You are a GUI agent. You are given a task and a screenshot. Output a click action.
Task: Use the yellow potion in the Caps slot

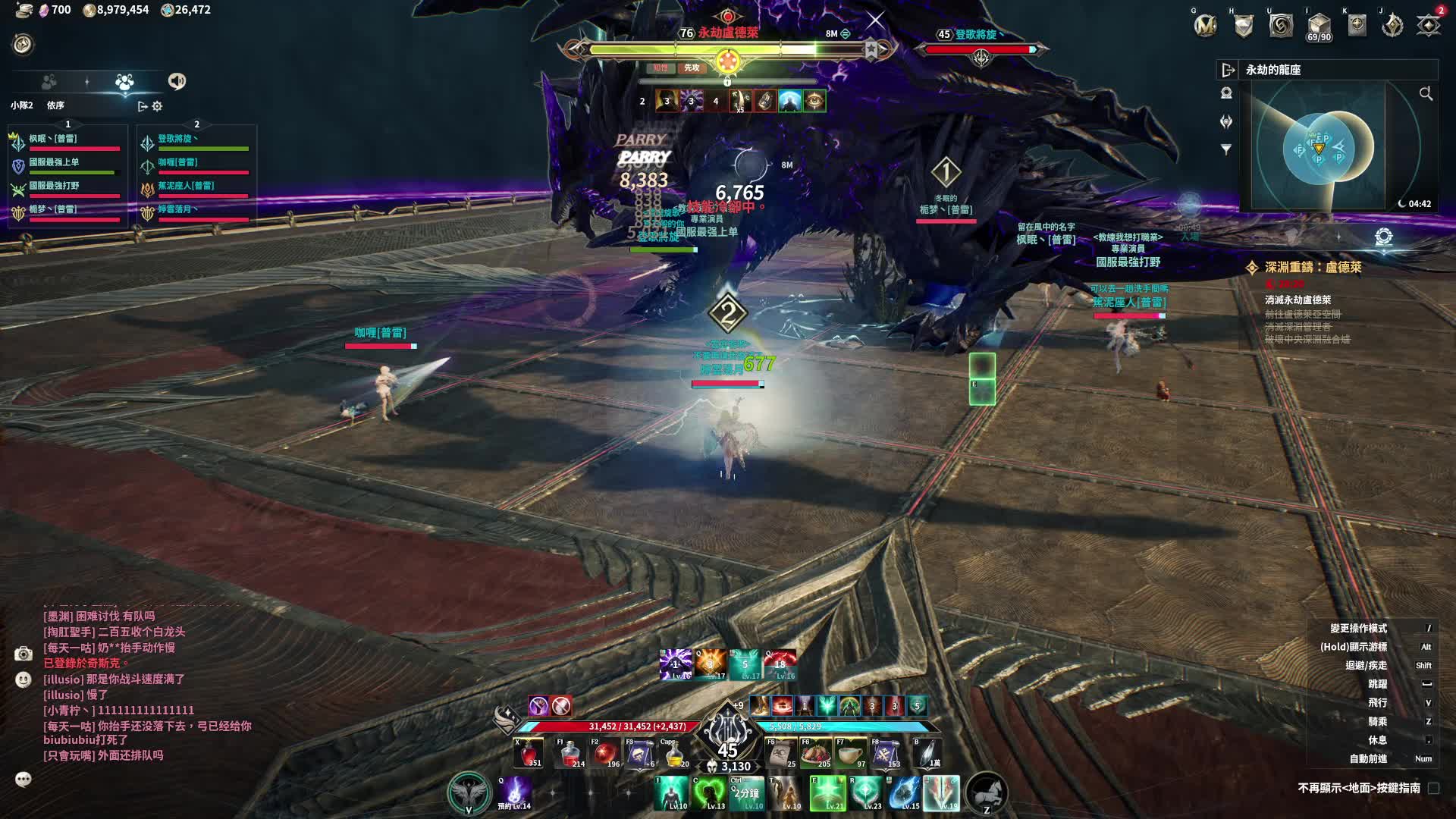coord(675,753)
